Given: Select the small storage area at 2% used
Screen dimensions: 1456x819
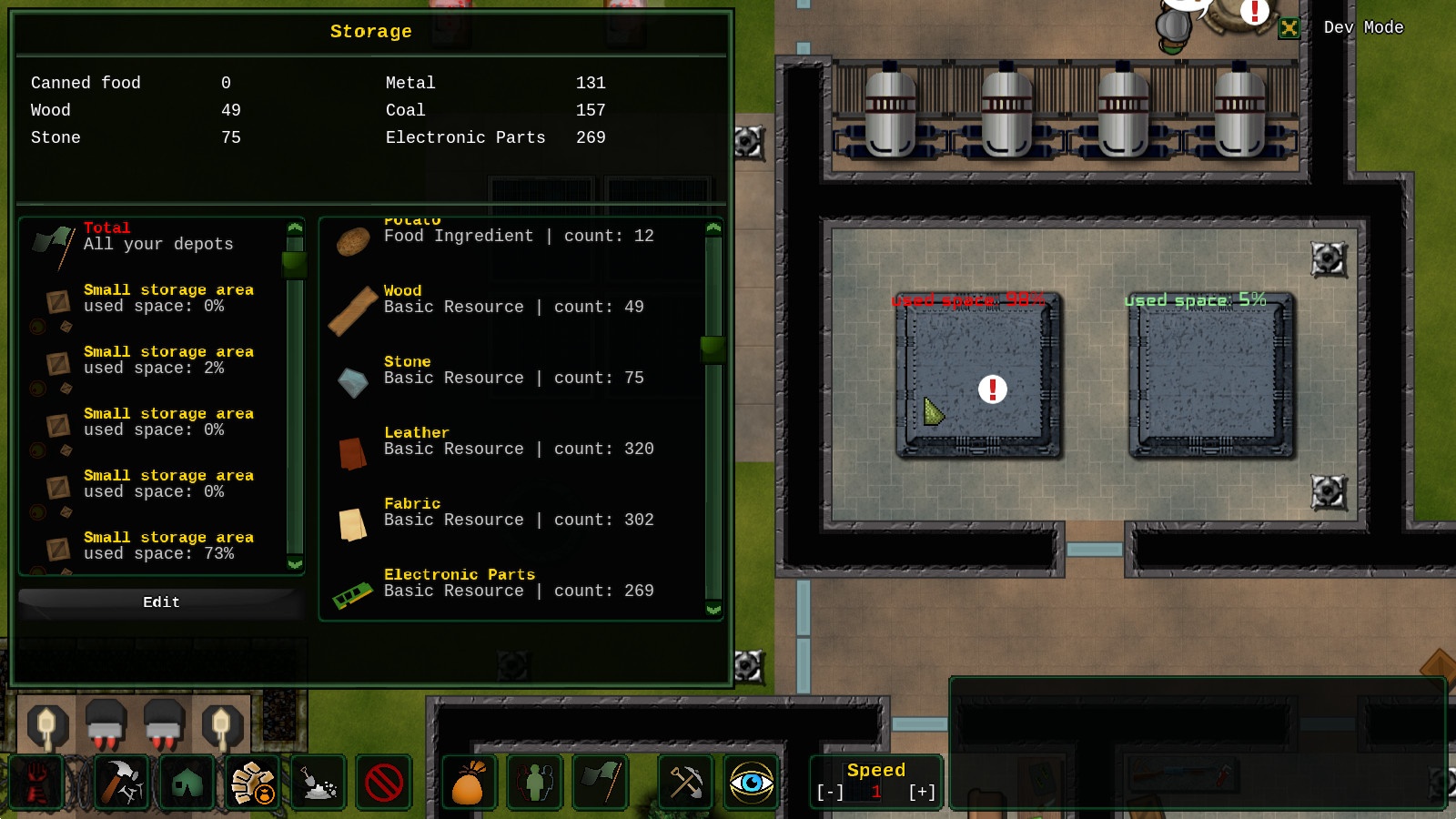Looking at the screenshot, I should click(168, 360).
